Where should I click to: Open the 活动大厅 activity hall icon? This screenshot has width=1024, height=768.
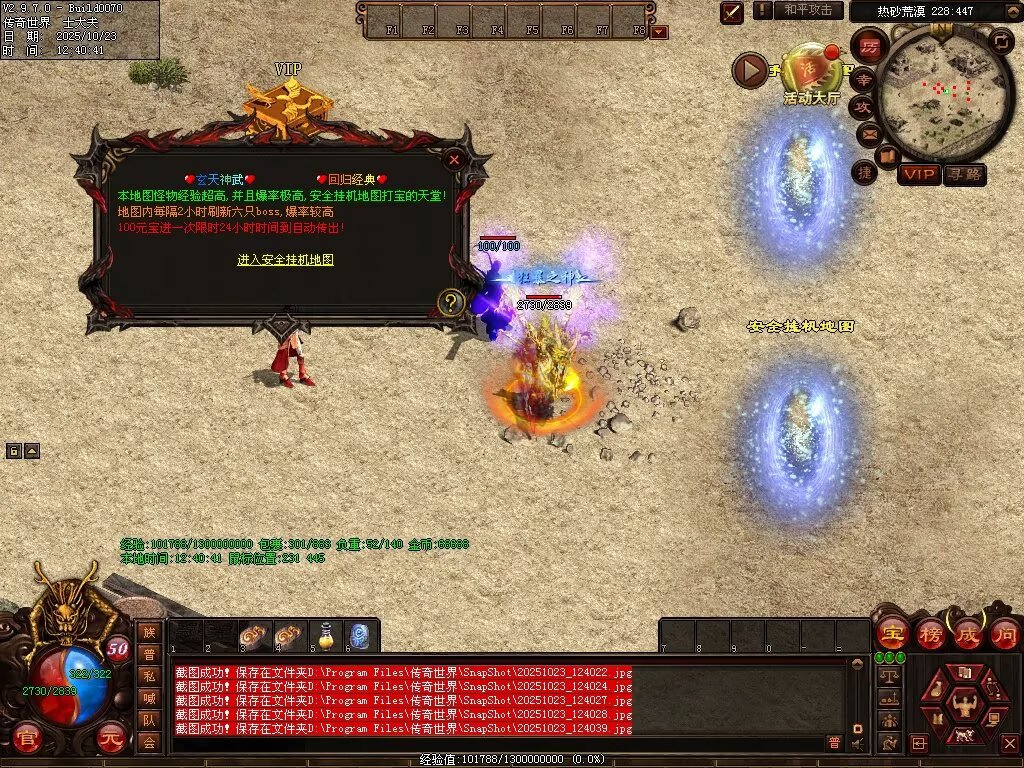pos(810,70)
